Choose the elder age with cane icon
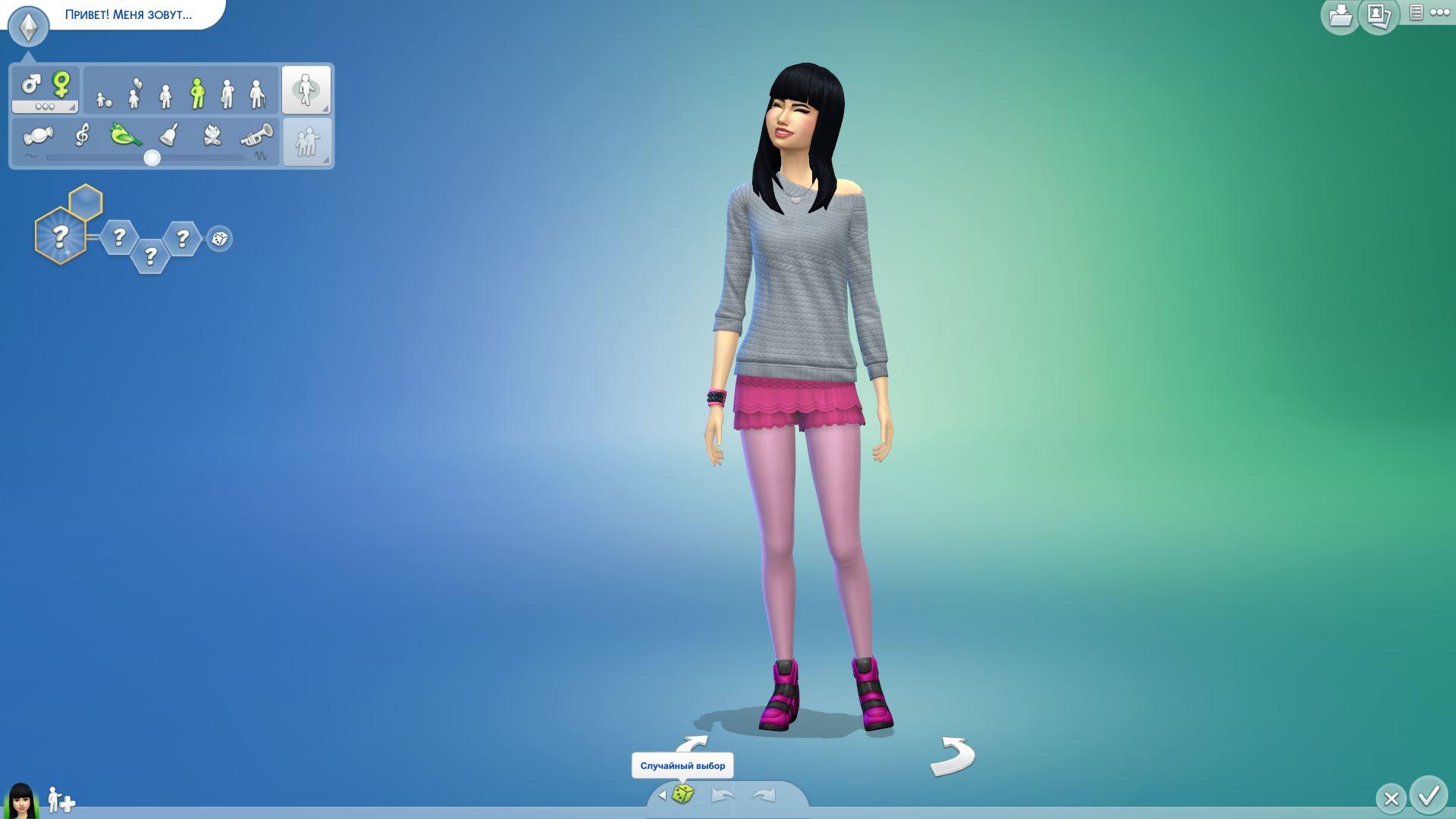Viewport: 1456px width, 819px height. [x=258, y=94]
